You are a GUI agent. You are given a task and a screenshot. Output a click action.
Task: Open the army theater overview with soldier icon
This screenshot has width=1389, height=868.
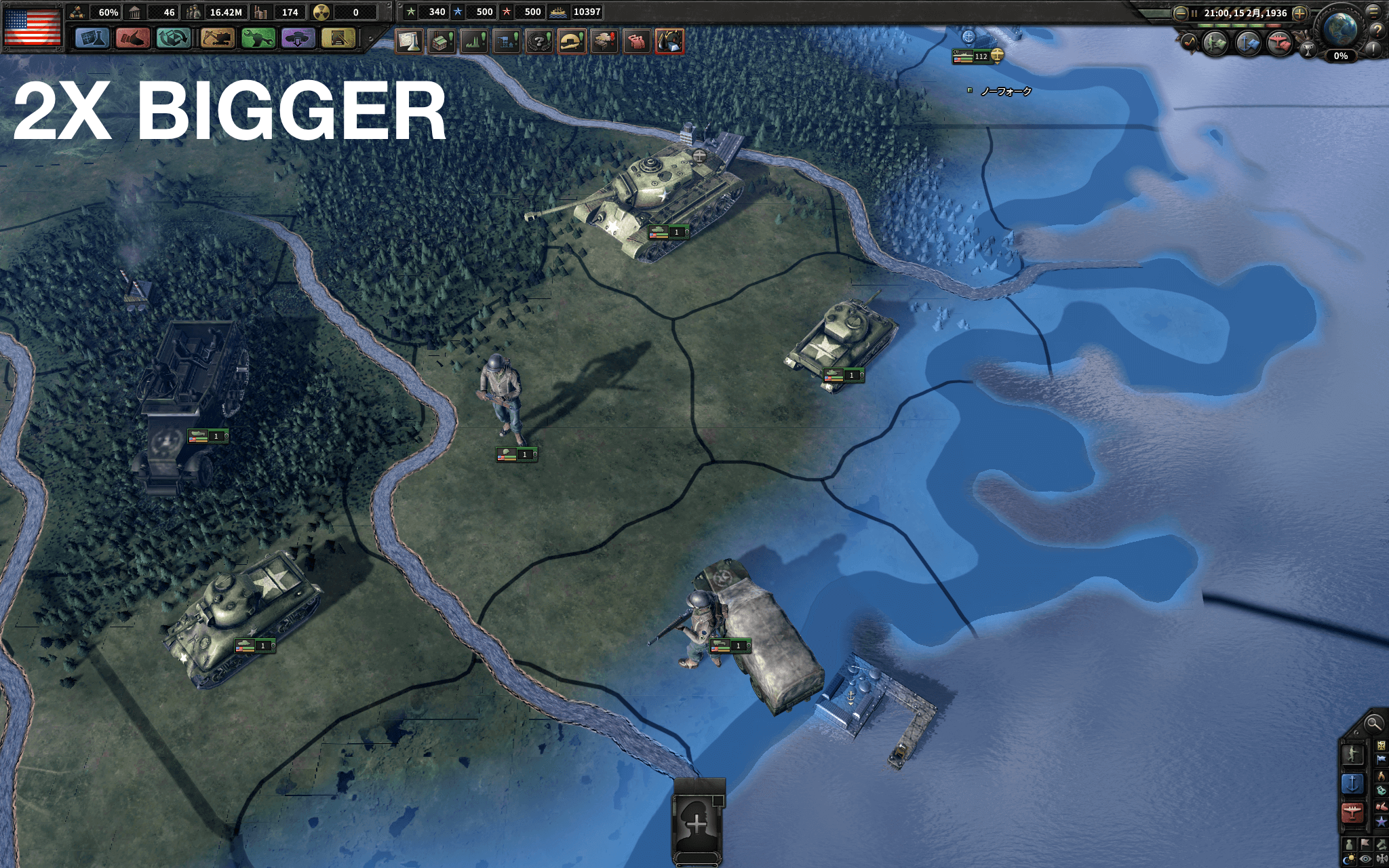tap(1215, 43)
